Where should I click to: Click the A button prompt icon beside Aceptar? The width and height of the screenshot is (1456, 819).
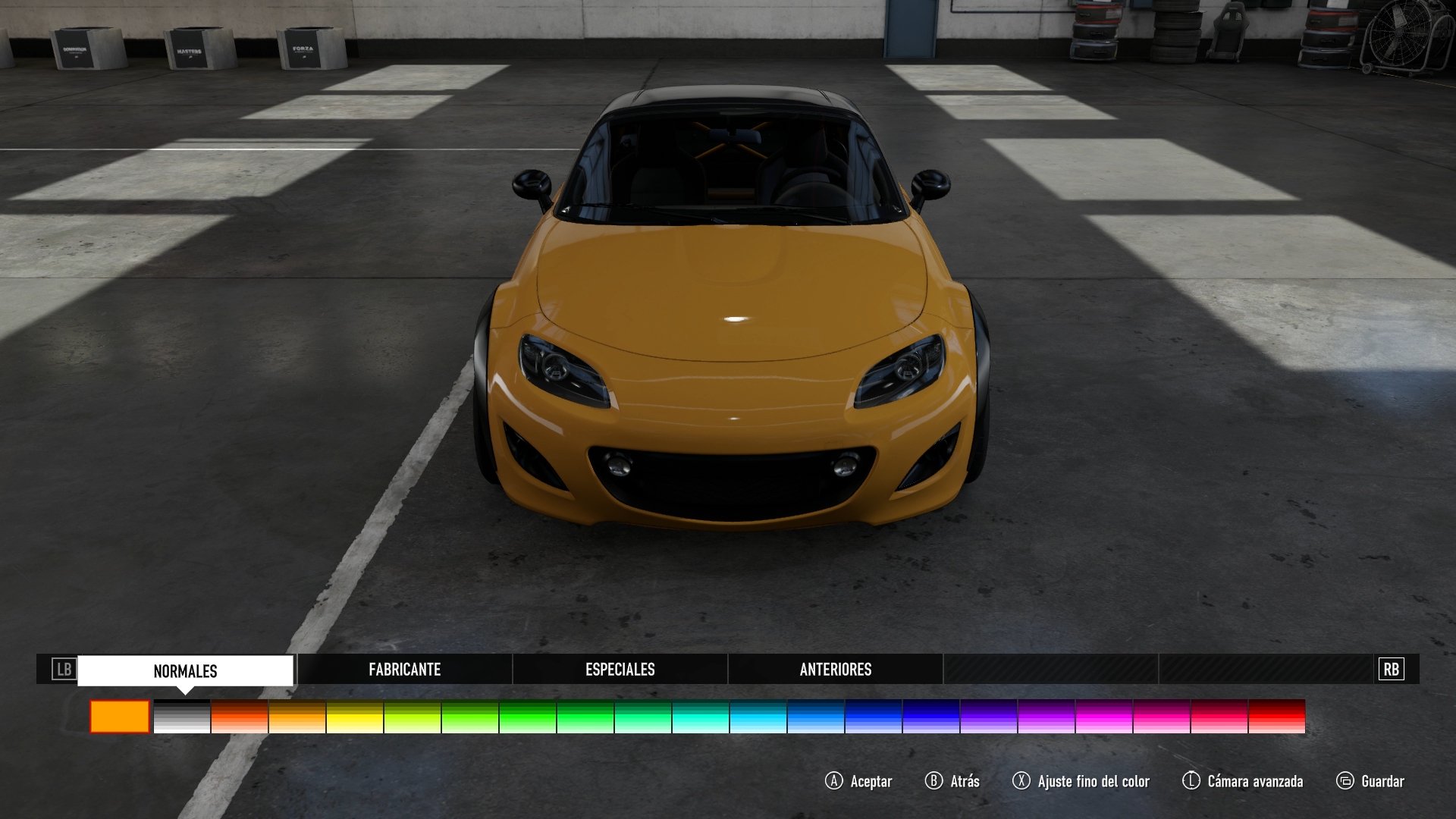pyautogui.click(x=834, y=781)
